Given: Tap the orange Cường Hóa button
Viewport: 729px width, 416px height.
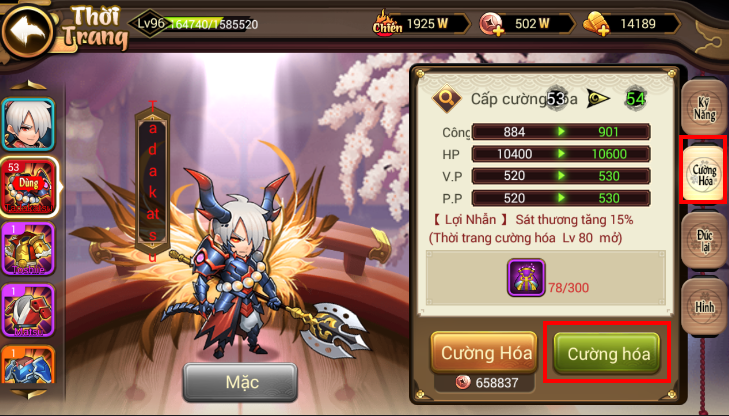Looking at the screenshot, I should coord(485,353).
